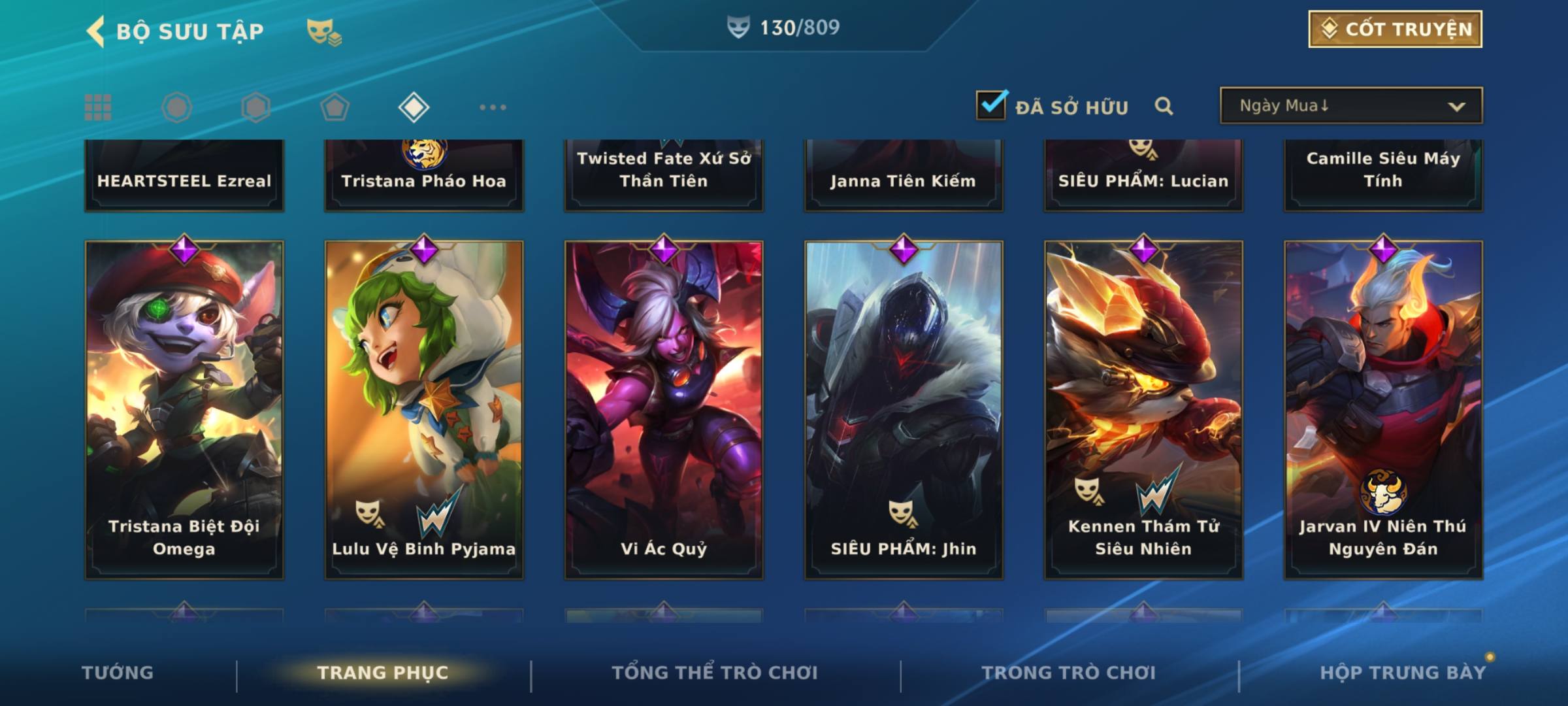The width and height of the screenshot is (1568, 706).
Task: Open the Trong Trò Chơi tab
Action: pyautogui.click(x=1069, y=673)
